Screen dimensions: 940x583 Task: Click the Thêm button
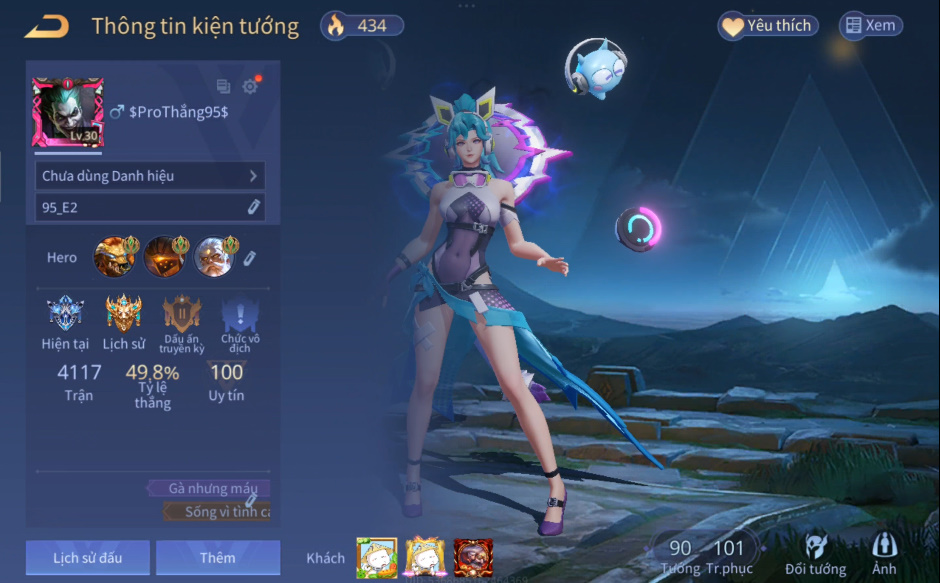pos(218,558)
